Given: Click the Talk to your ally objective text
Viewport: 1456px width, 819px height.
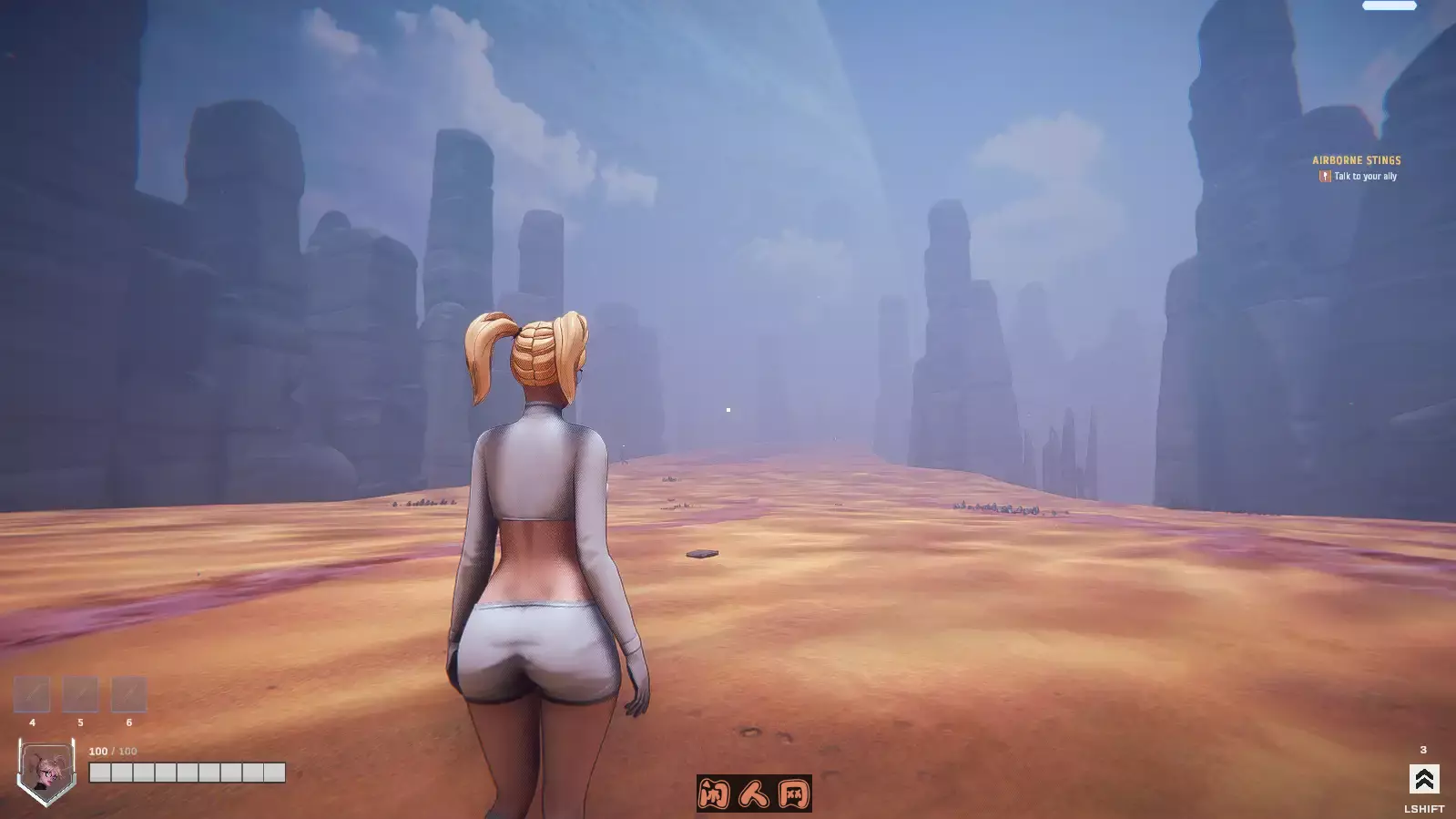Looking at the screenshot, I should tap(1367, 176).
